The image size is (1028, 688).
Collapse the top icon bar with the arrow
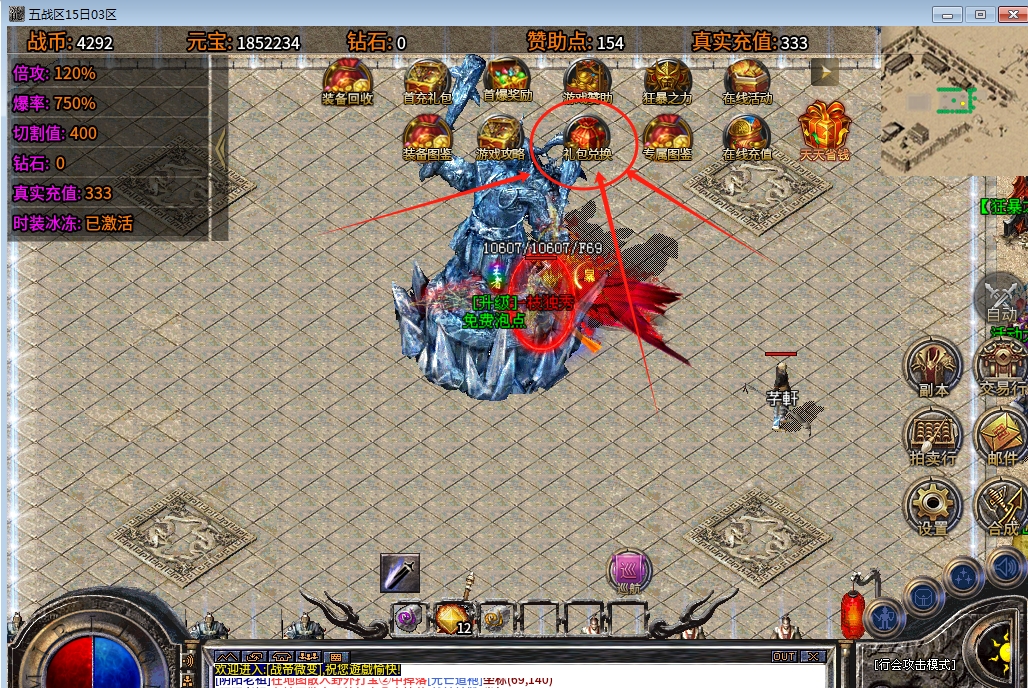[824, 72]
